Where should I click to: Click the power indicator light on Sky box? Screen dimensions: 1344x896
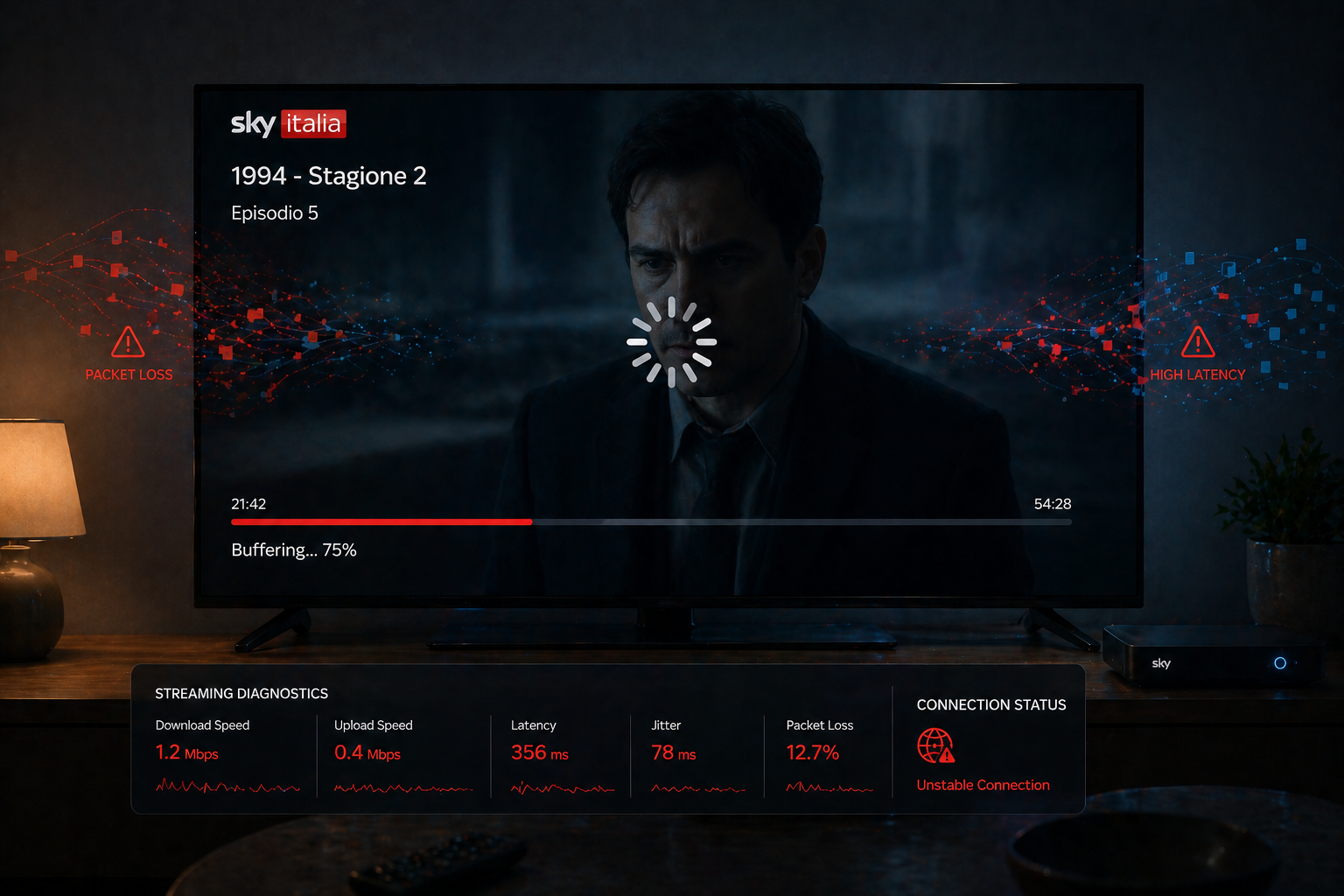(x=1280, y=663)
